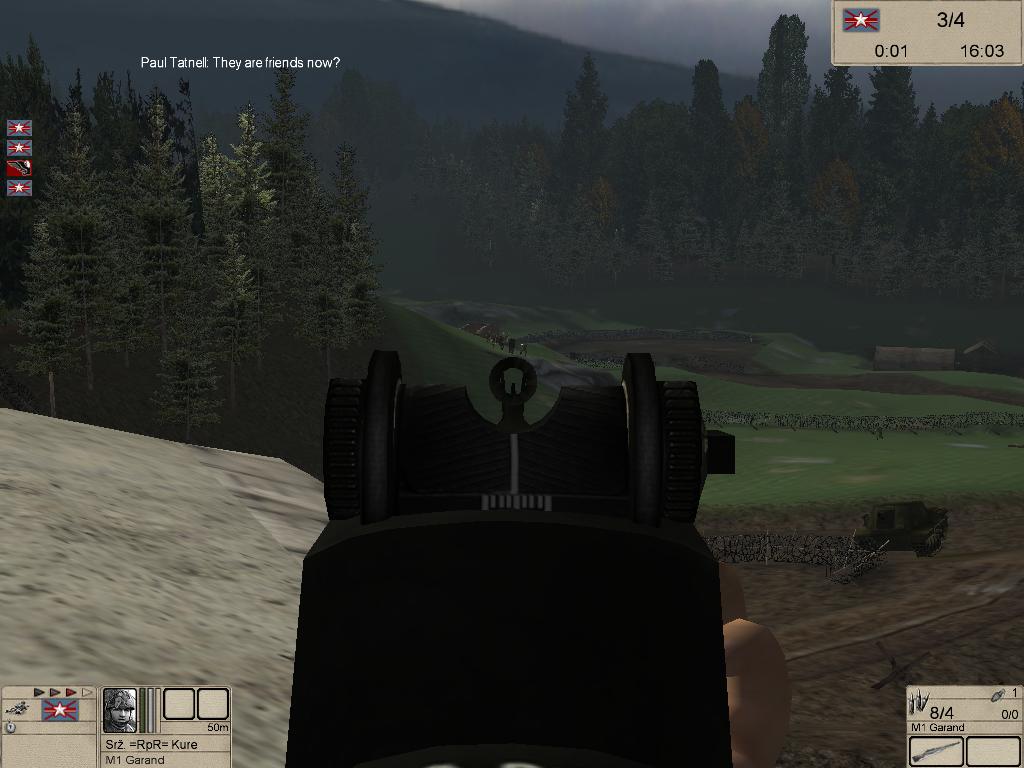The image size is (1024, 768).
Task: Select the M1 Garand rifle slot
Action: 937,751
